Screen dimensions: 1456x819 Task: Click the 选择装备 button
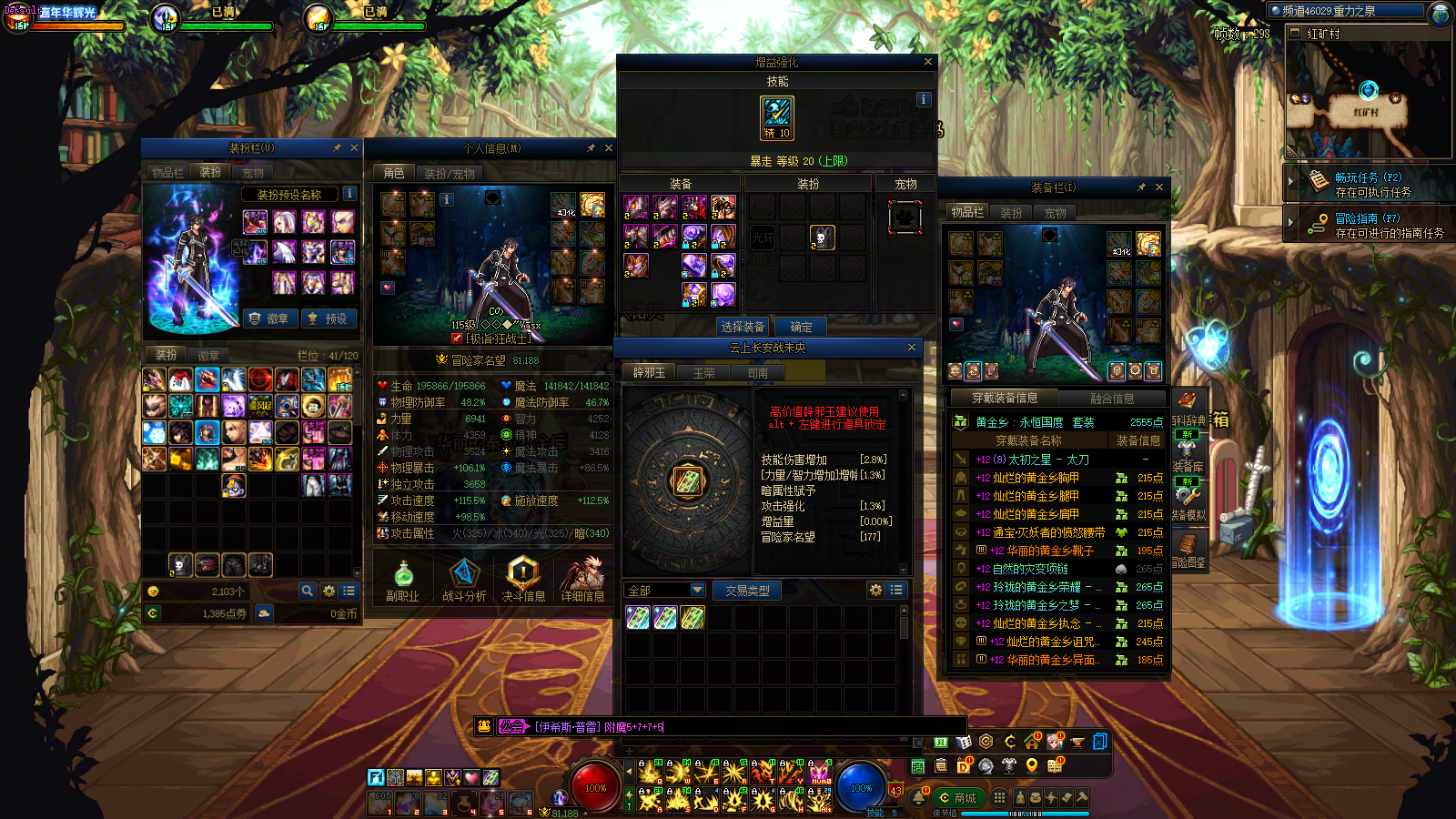coord(743,327)
